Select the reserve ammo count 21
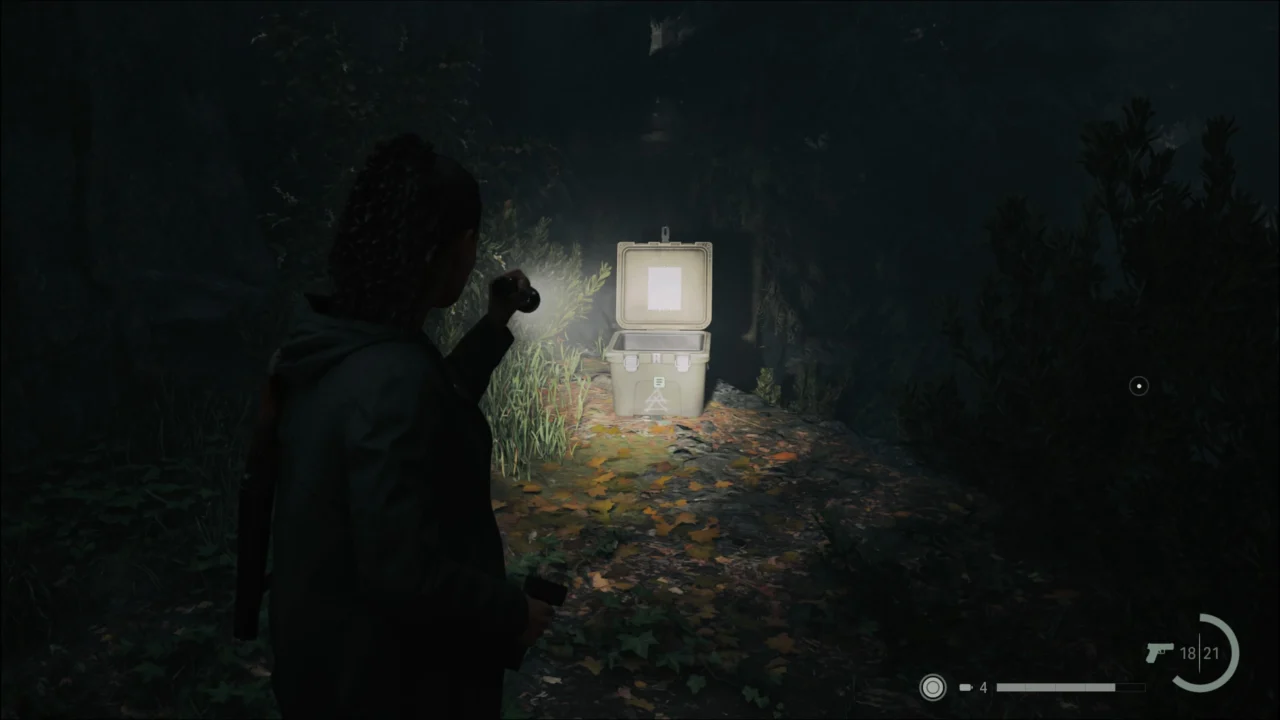 tap(1213, 653)
